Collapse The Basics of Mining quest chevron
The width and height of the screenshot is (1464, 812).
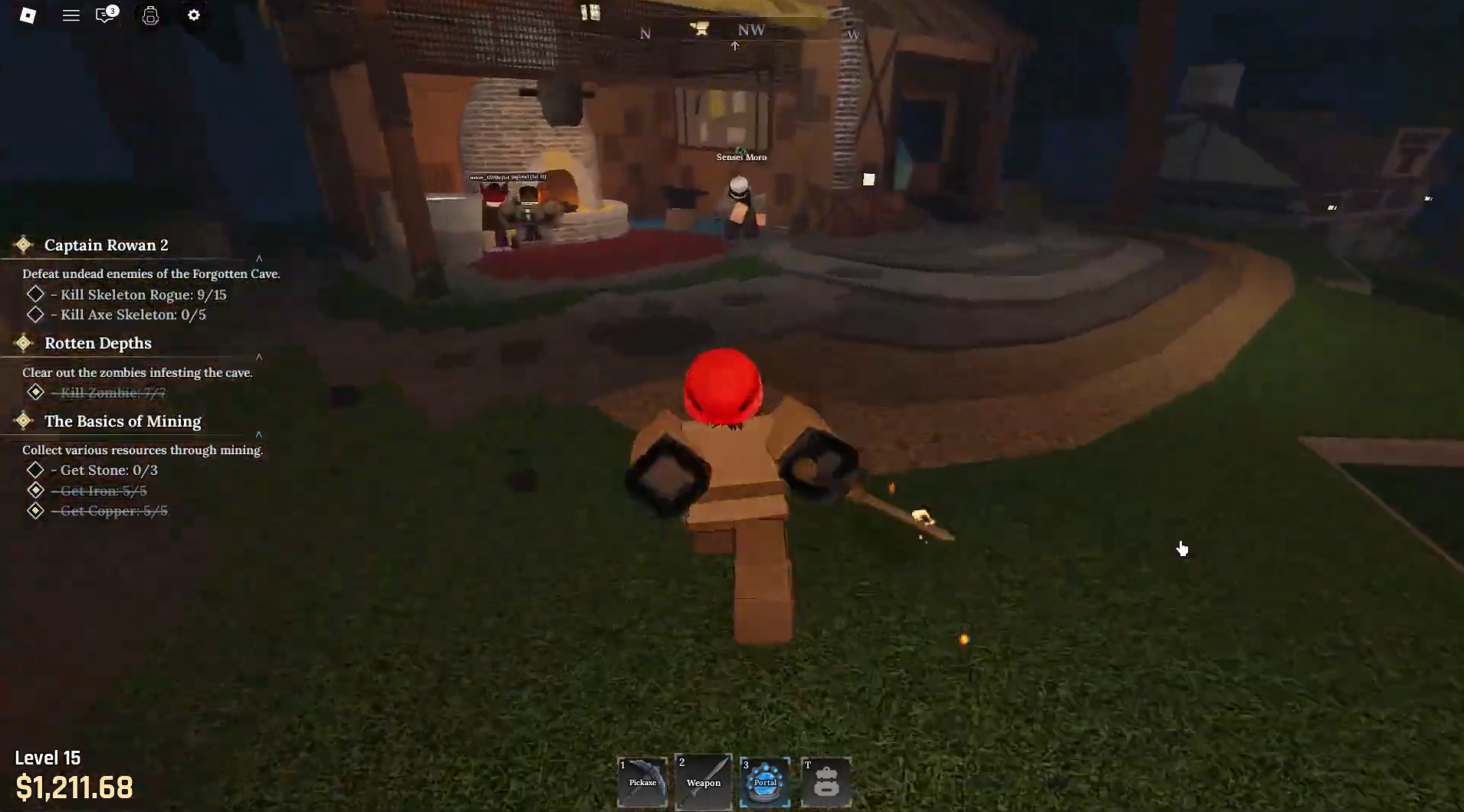261,434
